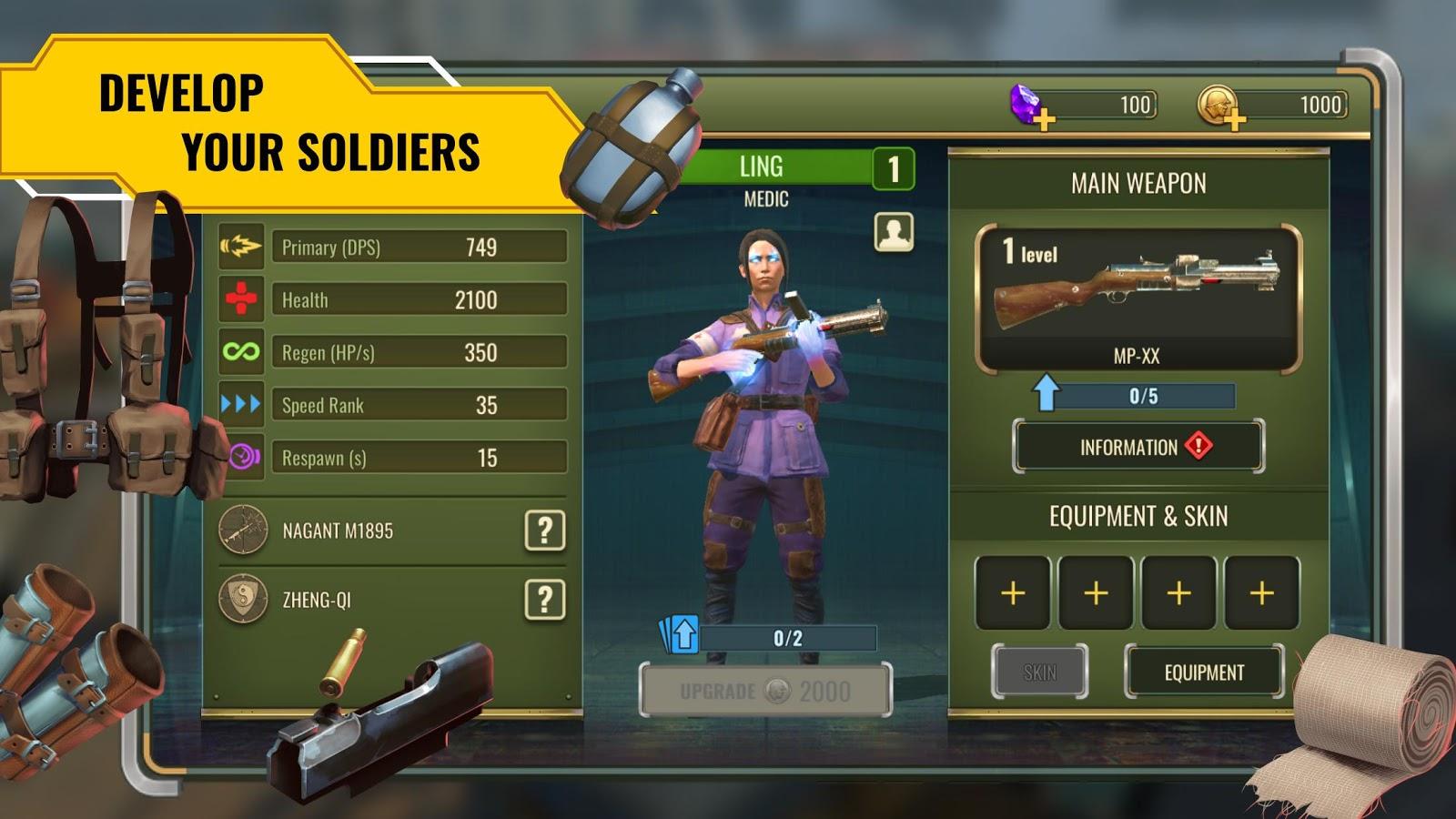Select the MP-XX main weapon card
The image size is (1456, 819).
tap(1137, 299)
